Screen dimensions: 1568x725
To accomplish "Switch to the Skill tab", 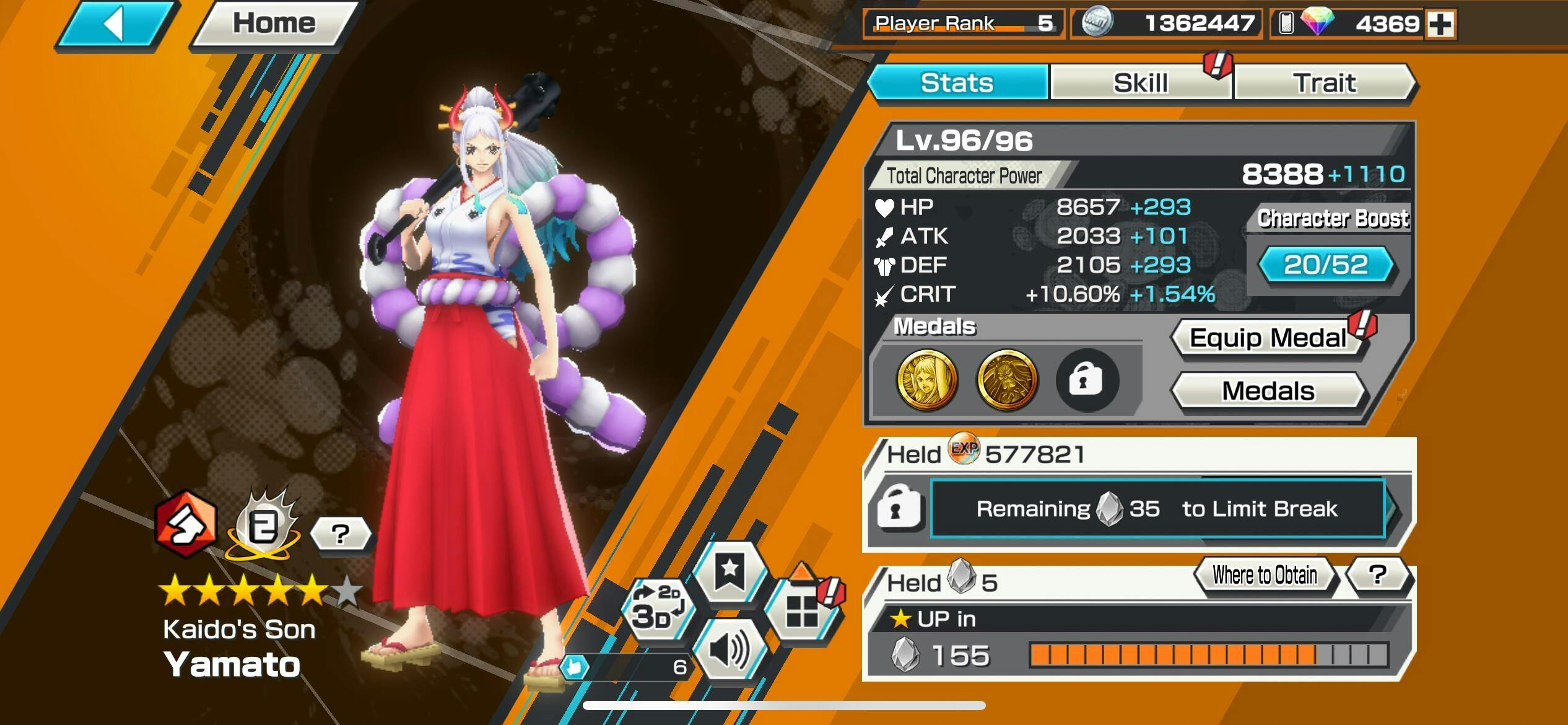I will [x=1140, y=83].
